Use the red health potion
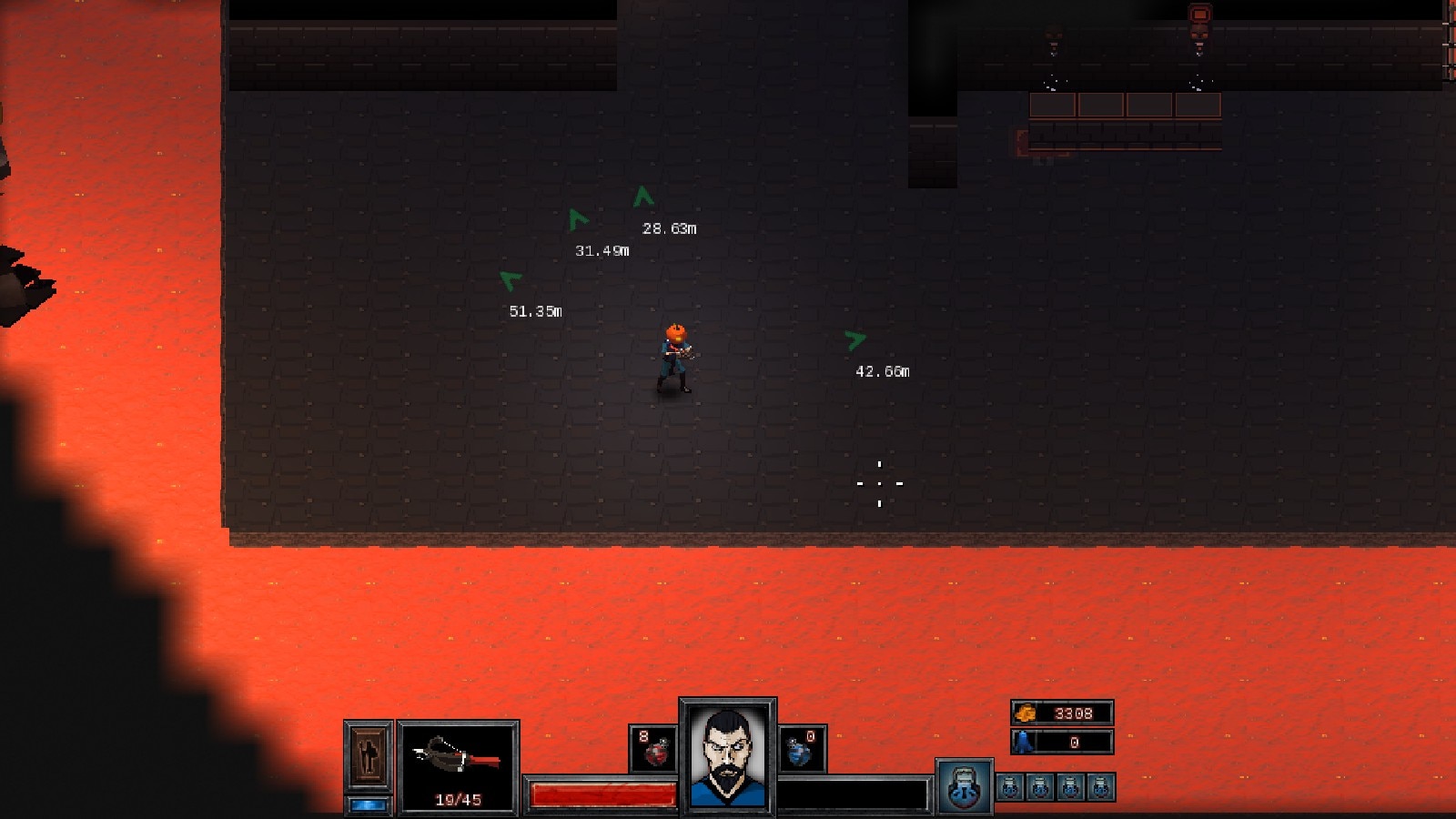 coord(654,749)
